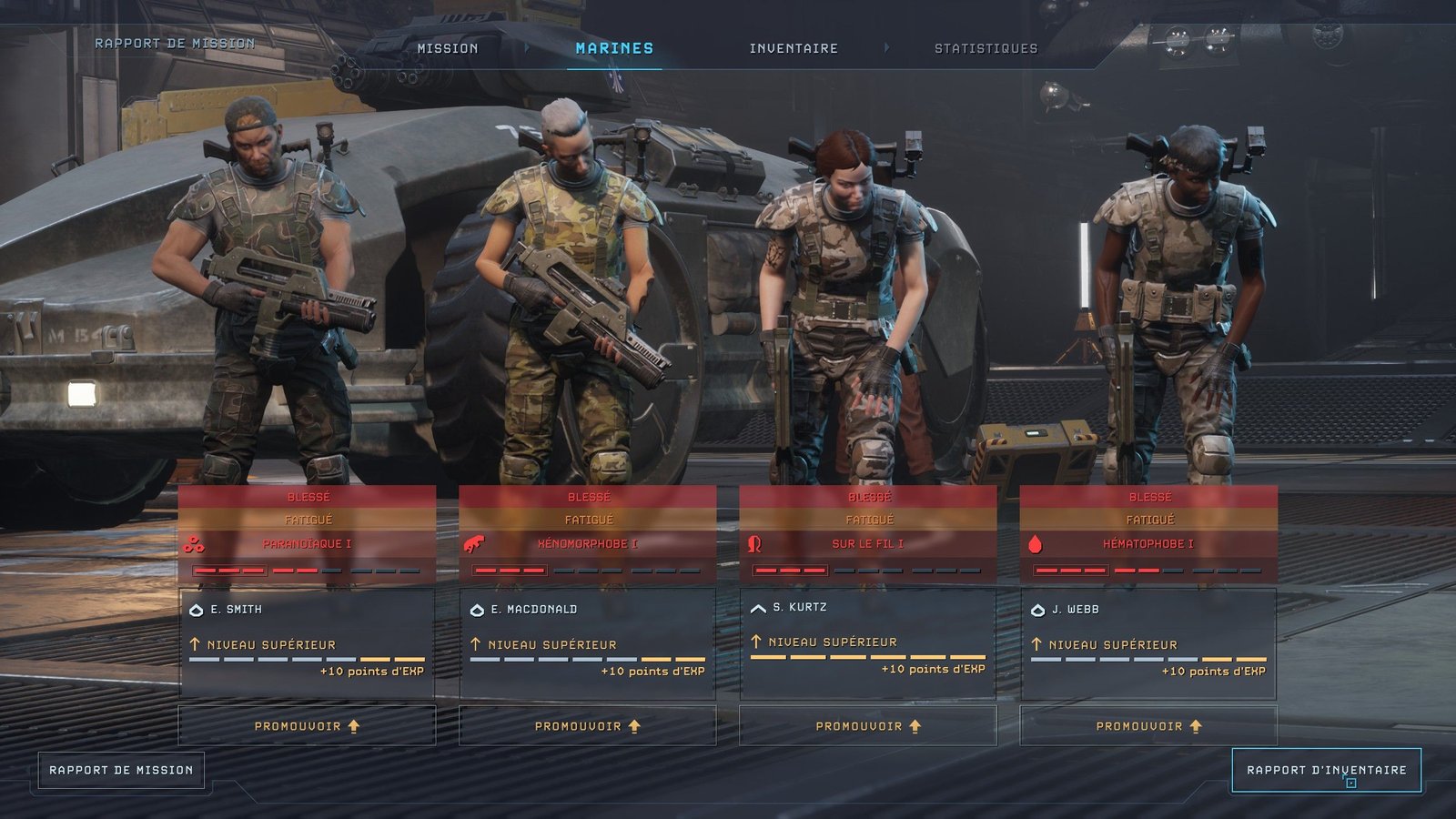Inspect the Hématophobe I trait
This screenshot has height=819, width=1456.
click(1148, 544)
